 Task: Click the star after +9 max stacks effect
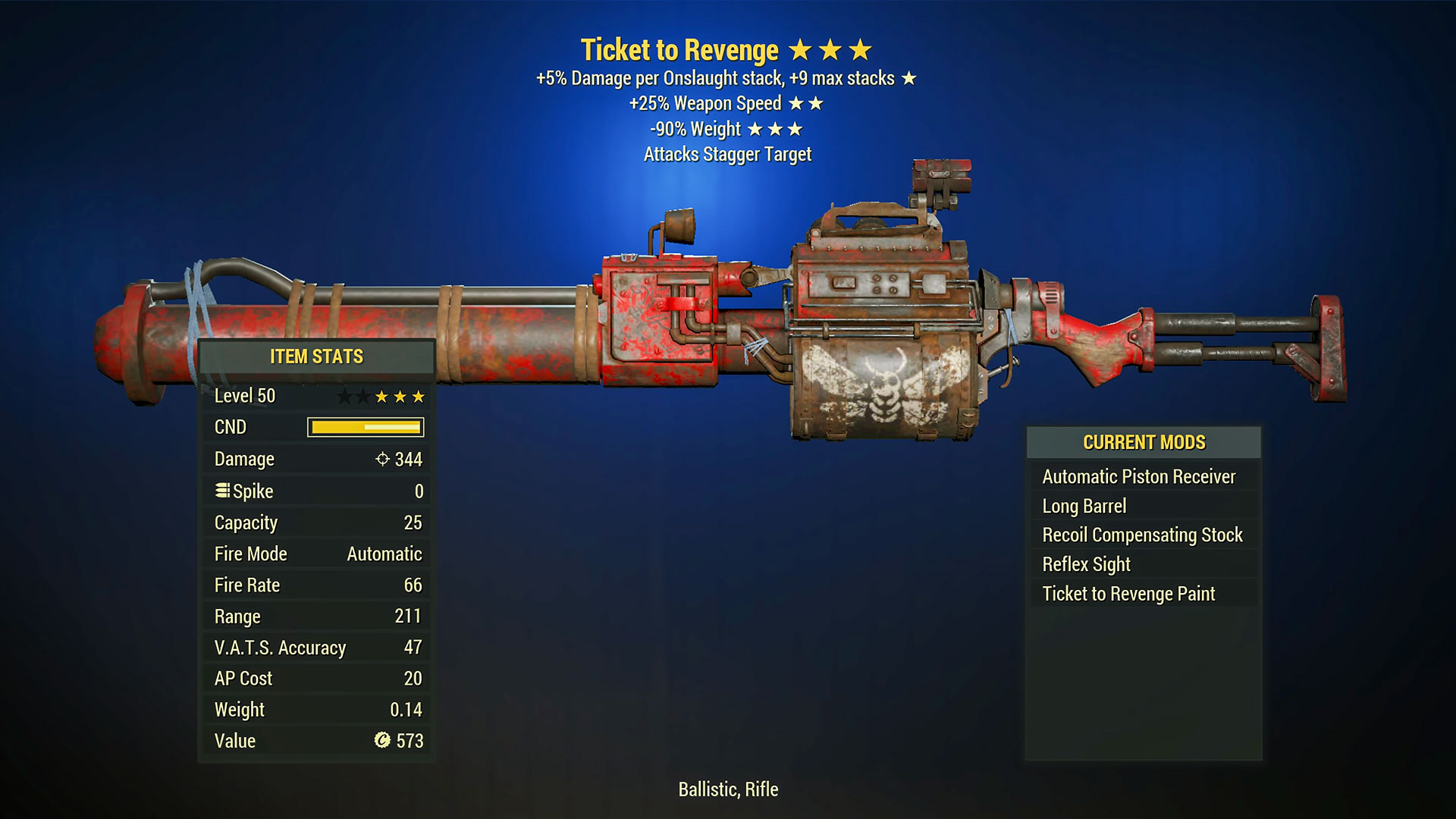point(910,77)
